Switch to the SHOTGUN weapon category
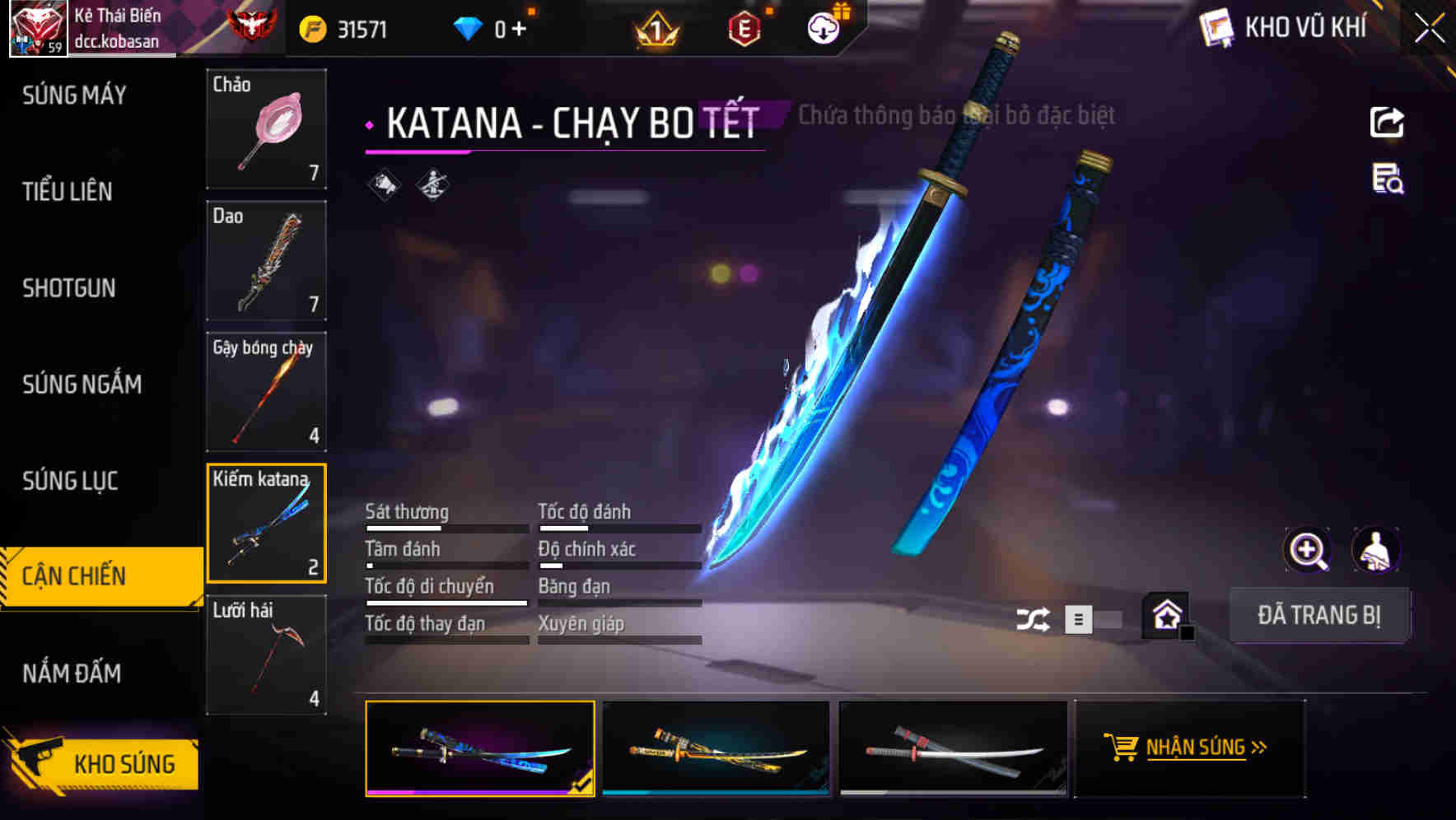This screenshot has width=1456, height=820. [x=70, y=288]
